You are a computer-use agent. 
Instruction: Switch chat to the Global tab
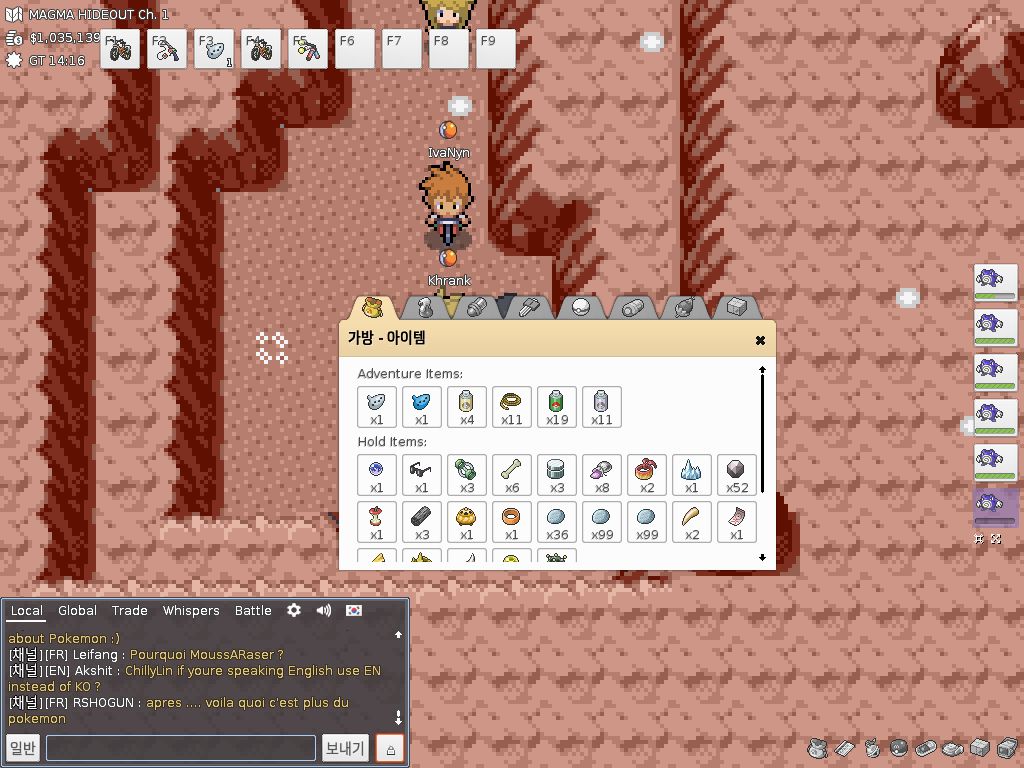pyautogui.click(x=77, y=611)
